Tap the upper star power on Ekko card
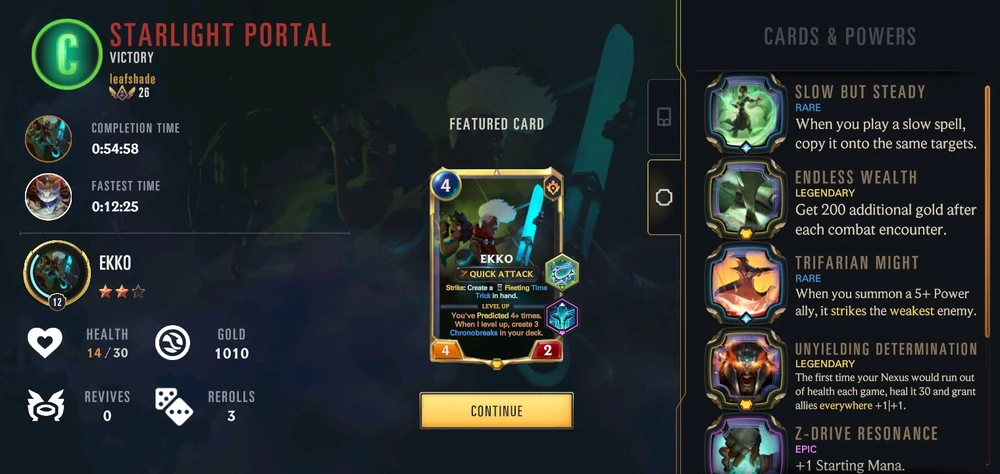Screen dimensions: 1000x474 pos(562,273)
